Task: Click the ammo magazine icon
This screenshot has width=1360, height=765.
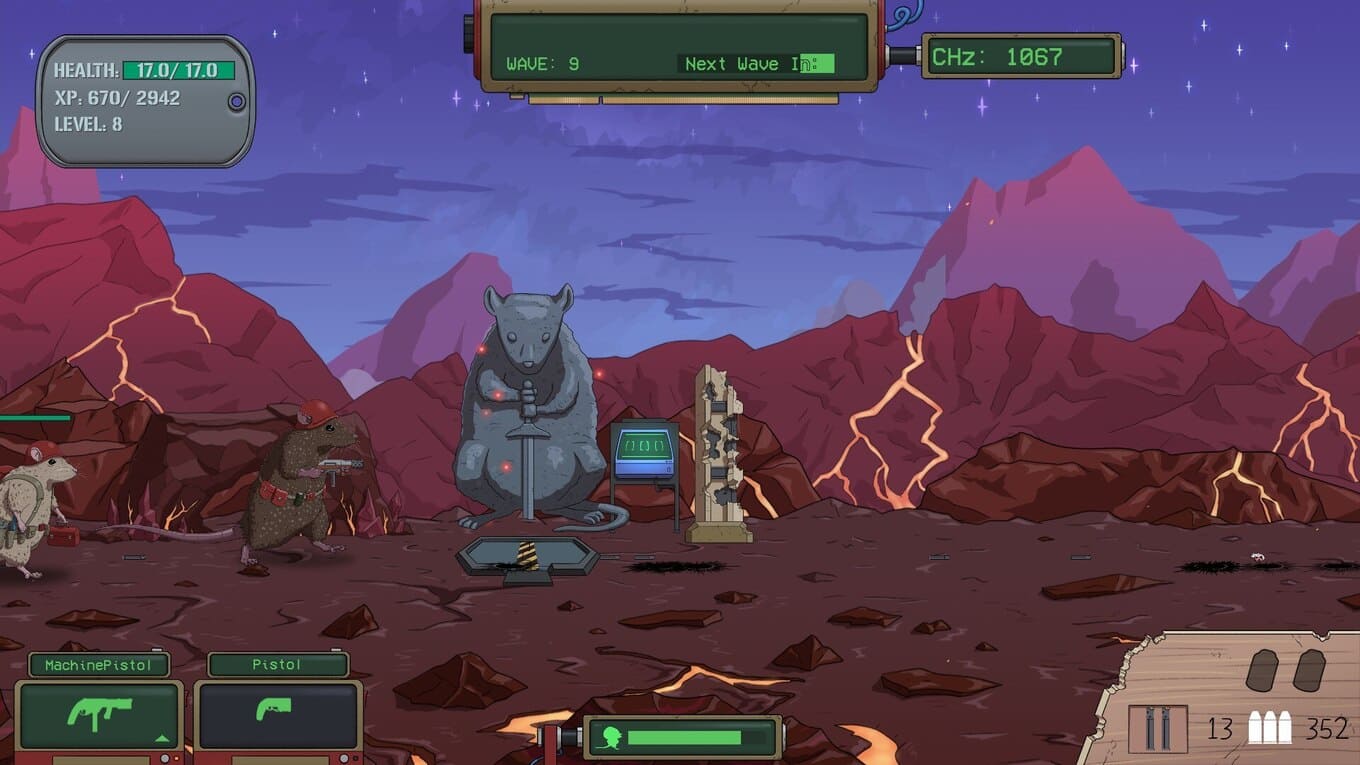Action: click(1158, 728)
